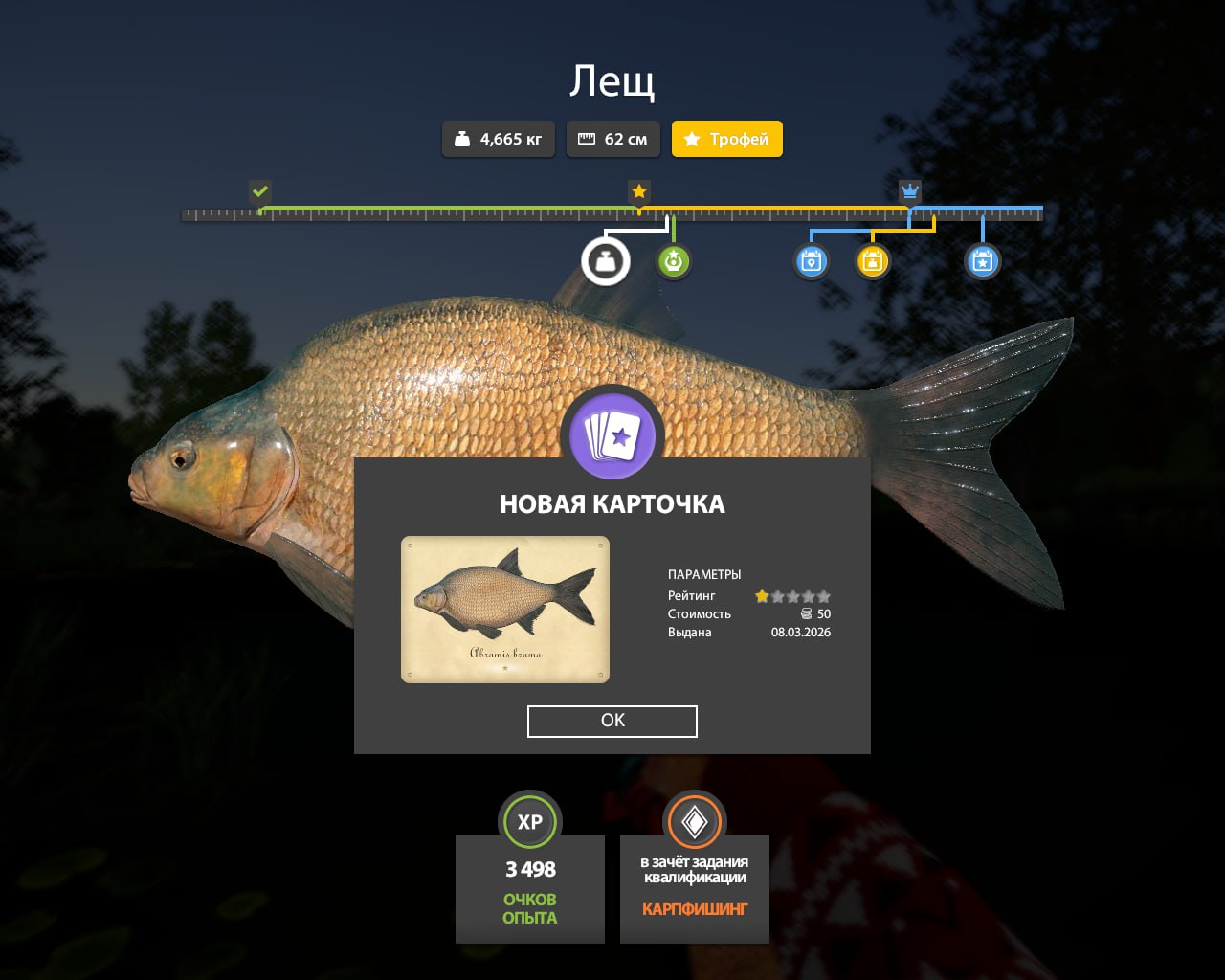
Task: Click the gold star trophy threshold marker
Action: tap(639, 191)
